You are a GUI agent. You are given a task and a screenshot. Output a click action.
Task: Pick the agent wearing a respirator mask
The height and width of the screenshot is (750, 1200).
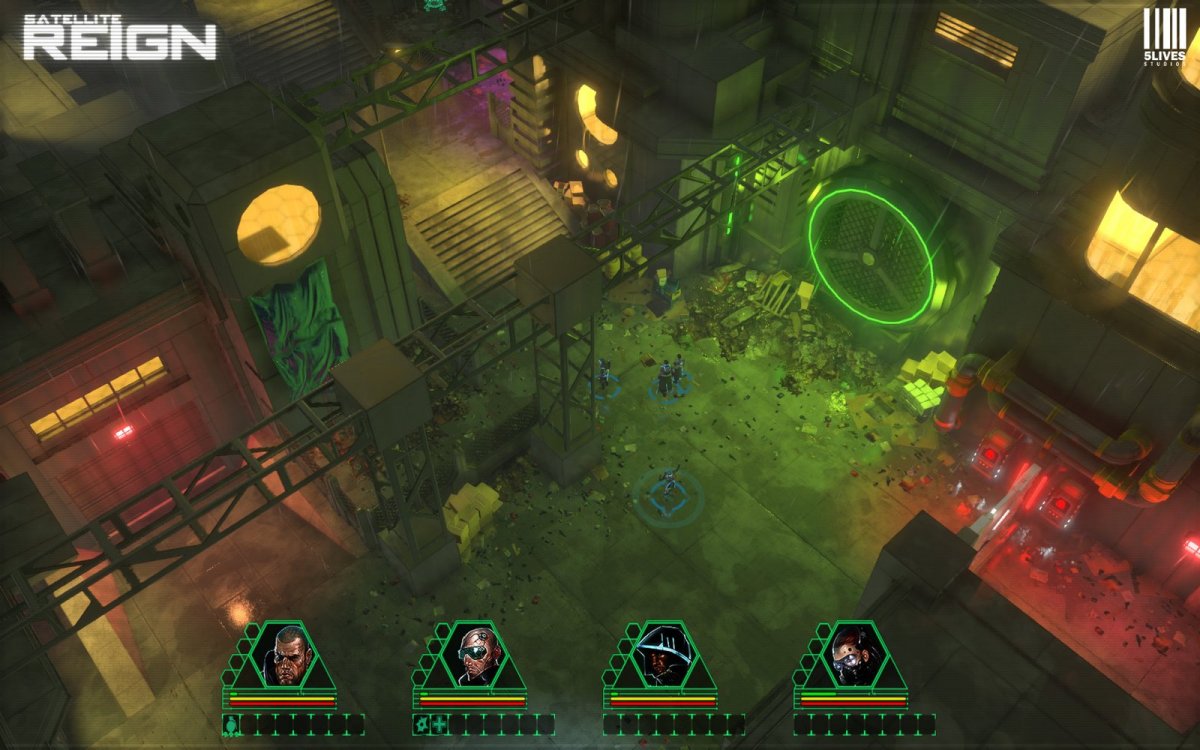(x=852, y=656)
